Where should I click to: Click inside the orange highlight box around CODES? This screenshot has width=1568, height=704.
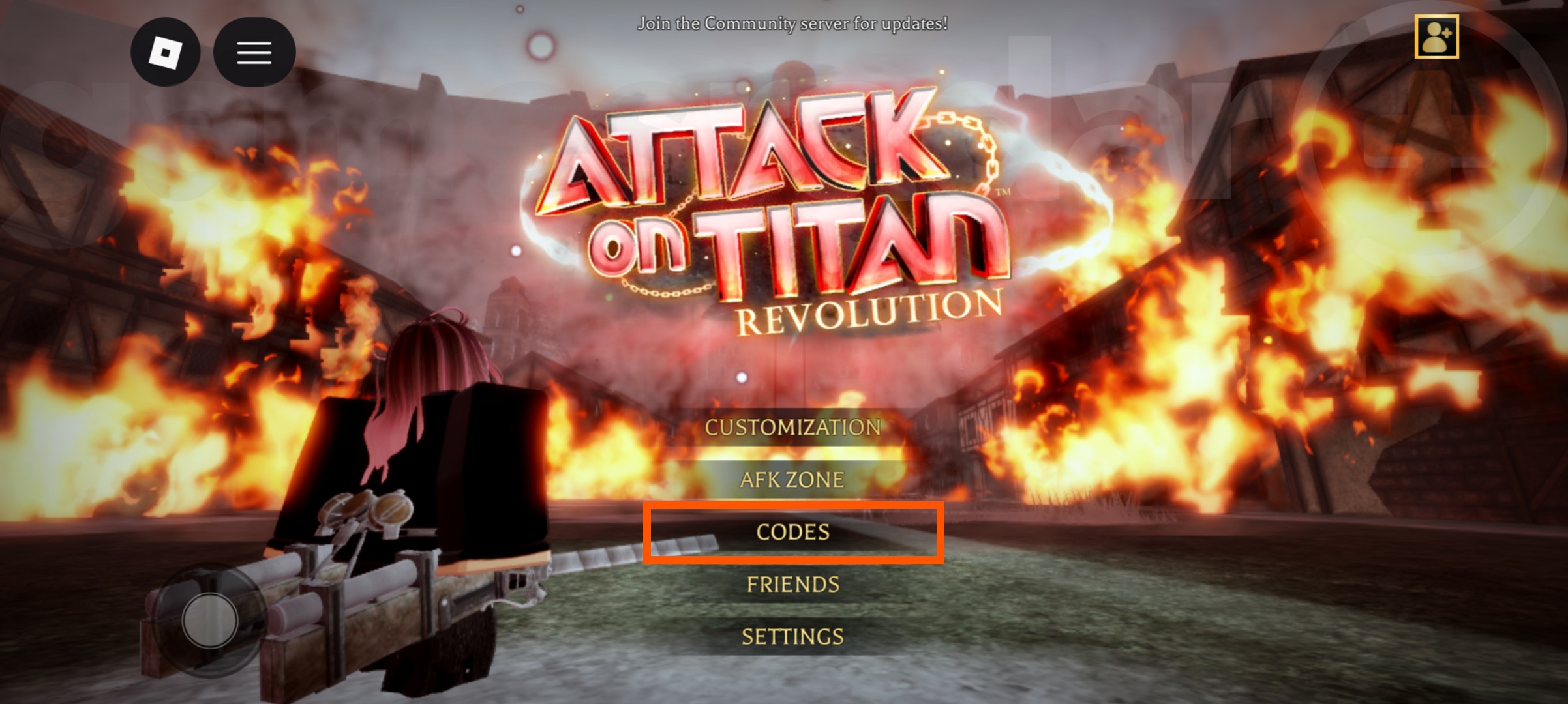point(791,532)
